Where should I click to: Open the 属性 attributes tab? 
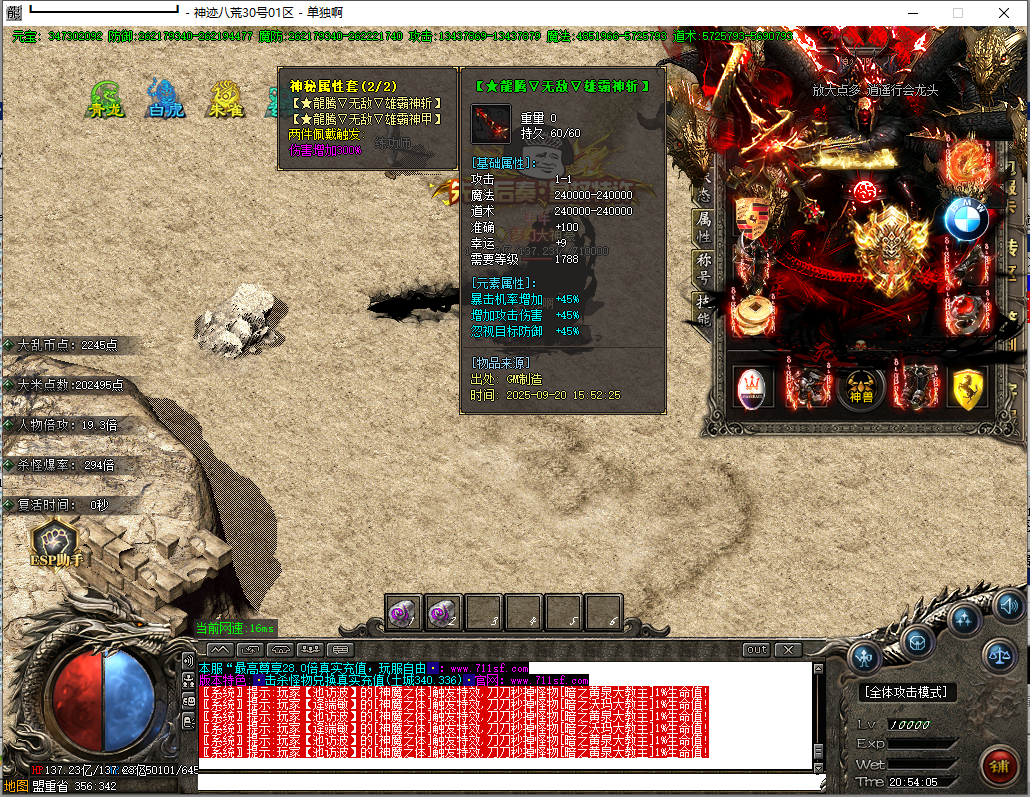(x=703, y=228)
